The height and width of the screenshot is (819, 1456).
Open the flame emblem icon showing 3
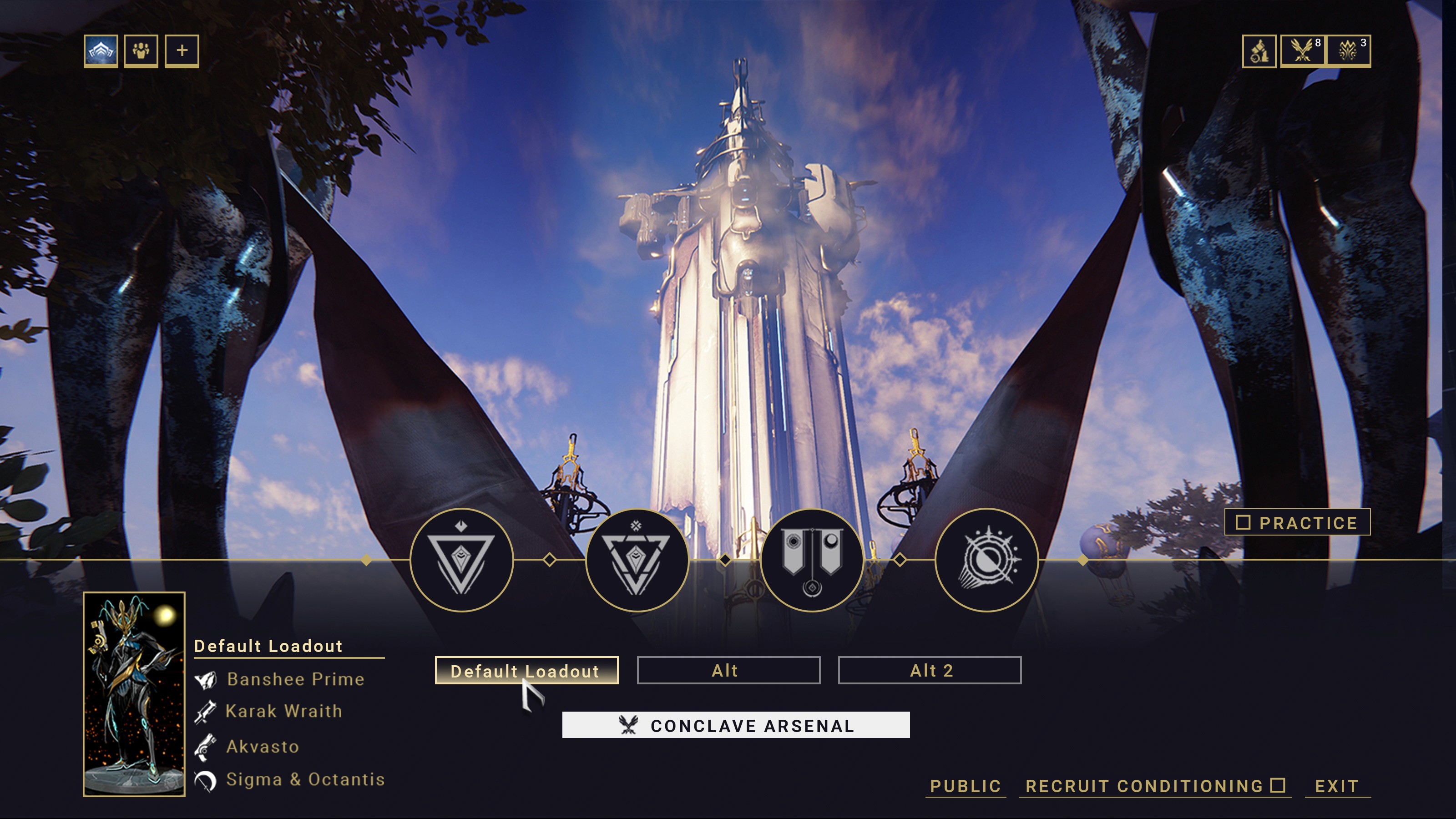(1348, 51)
